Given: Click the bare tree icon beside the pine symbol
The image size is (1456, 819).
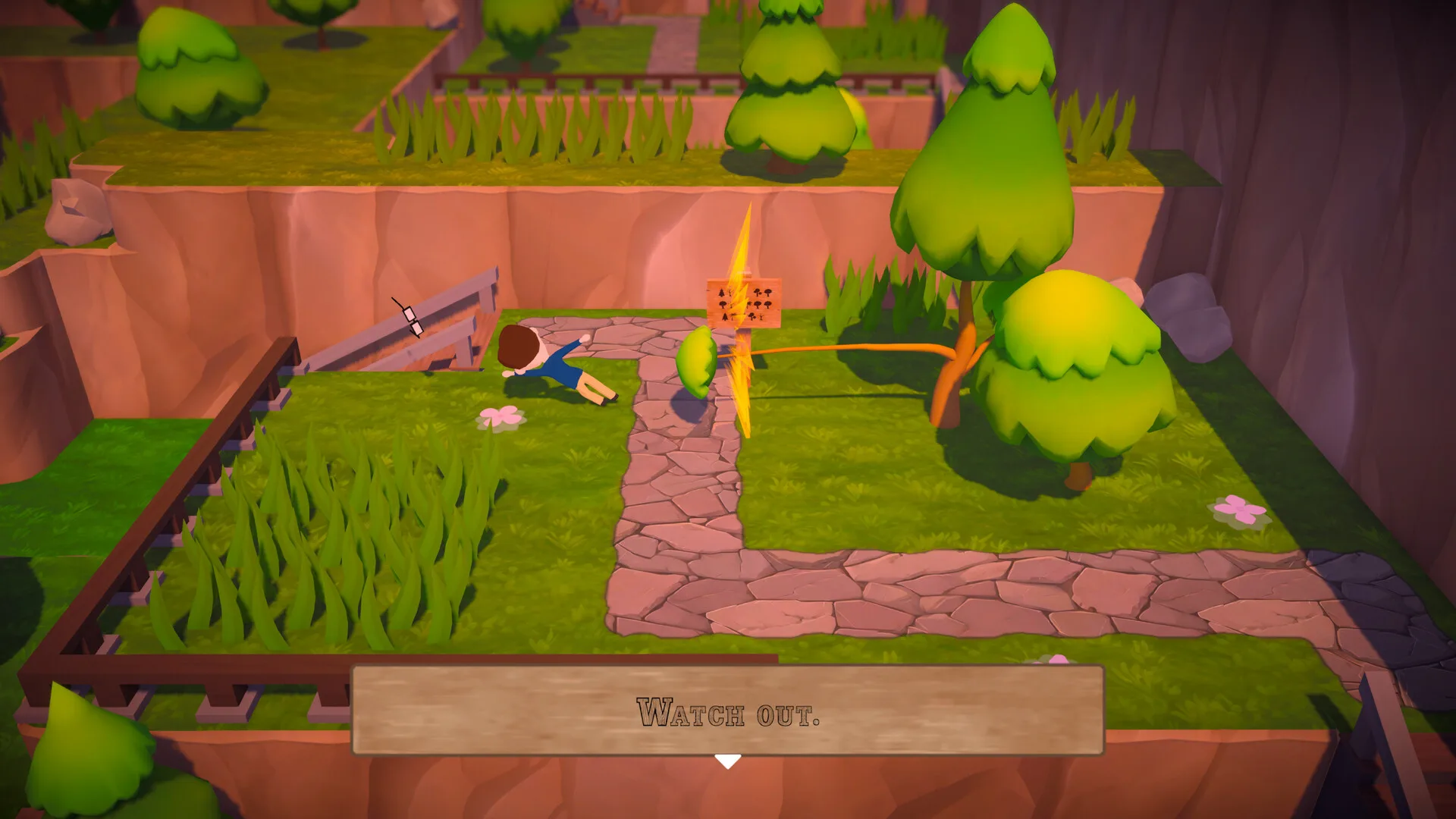Looking at the screenshot, I should [x=730, y=293].
